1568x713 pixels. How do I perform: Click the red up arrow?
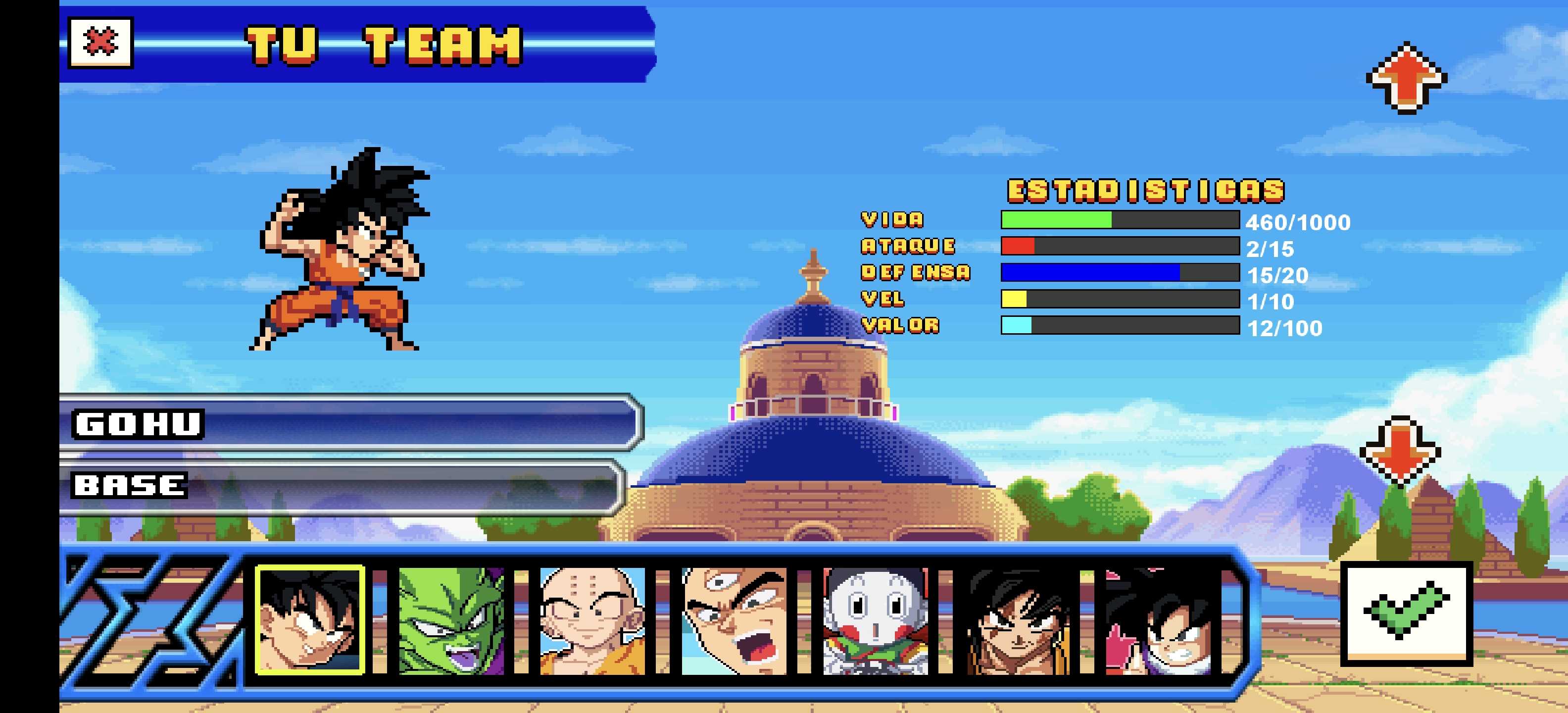1406,78
